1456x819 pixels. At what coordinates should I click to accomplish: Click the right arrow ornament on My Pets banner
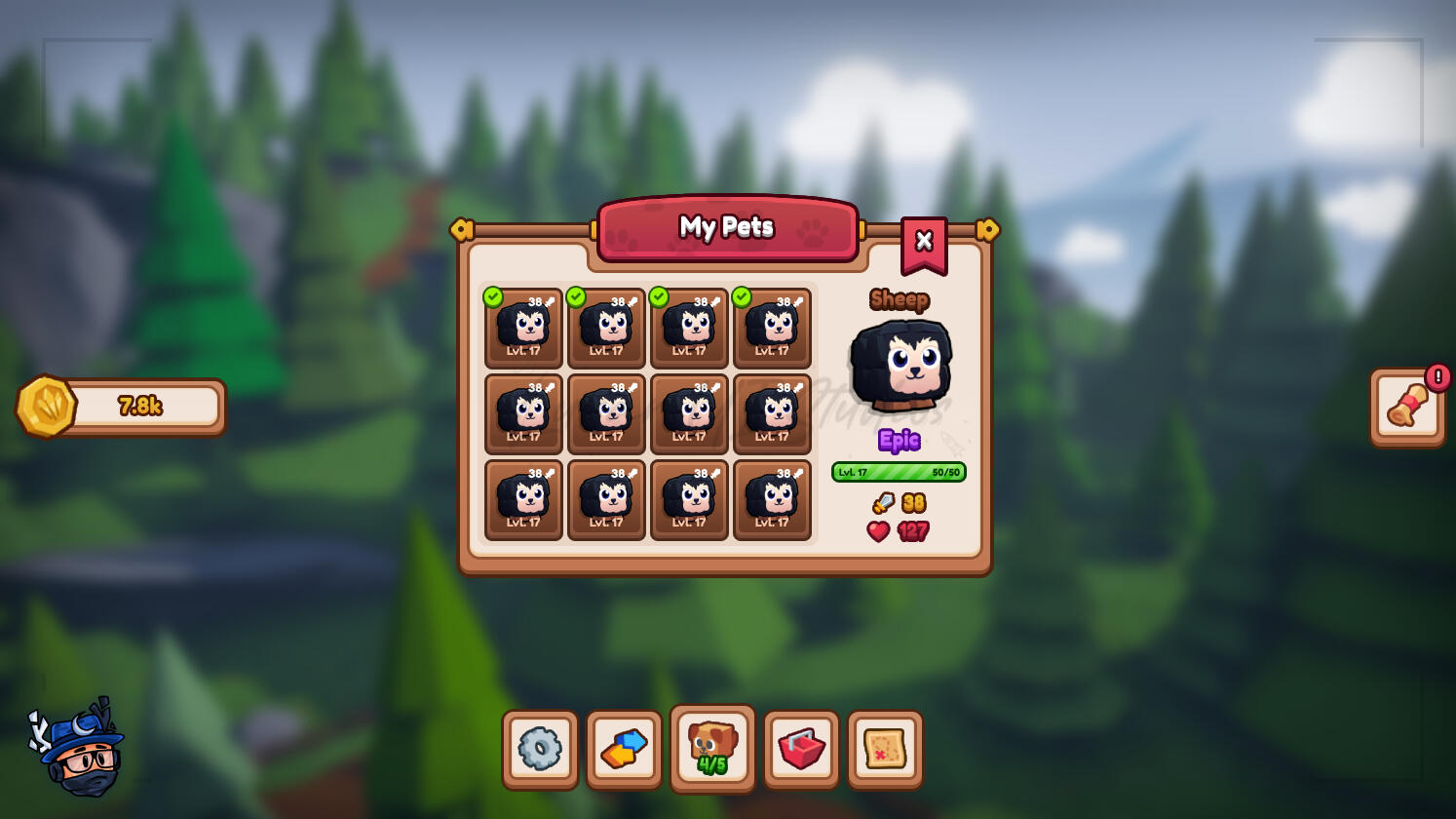988,228
